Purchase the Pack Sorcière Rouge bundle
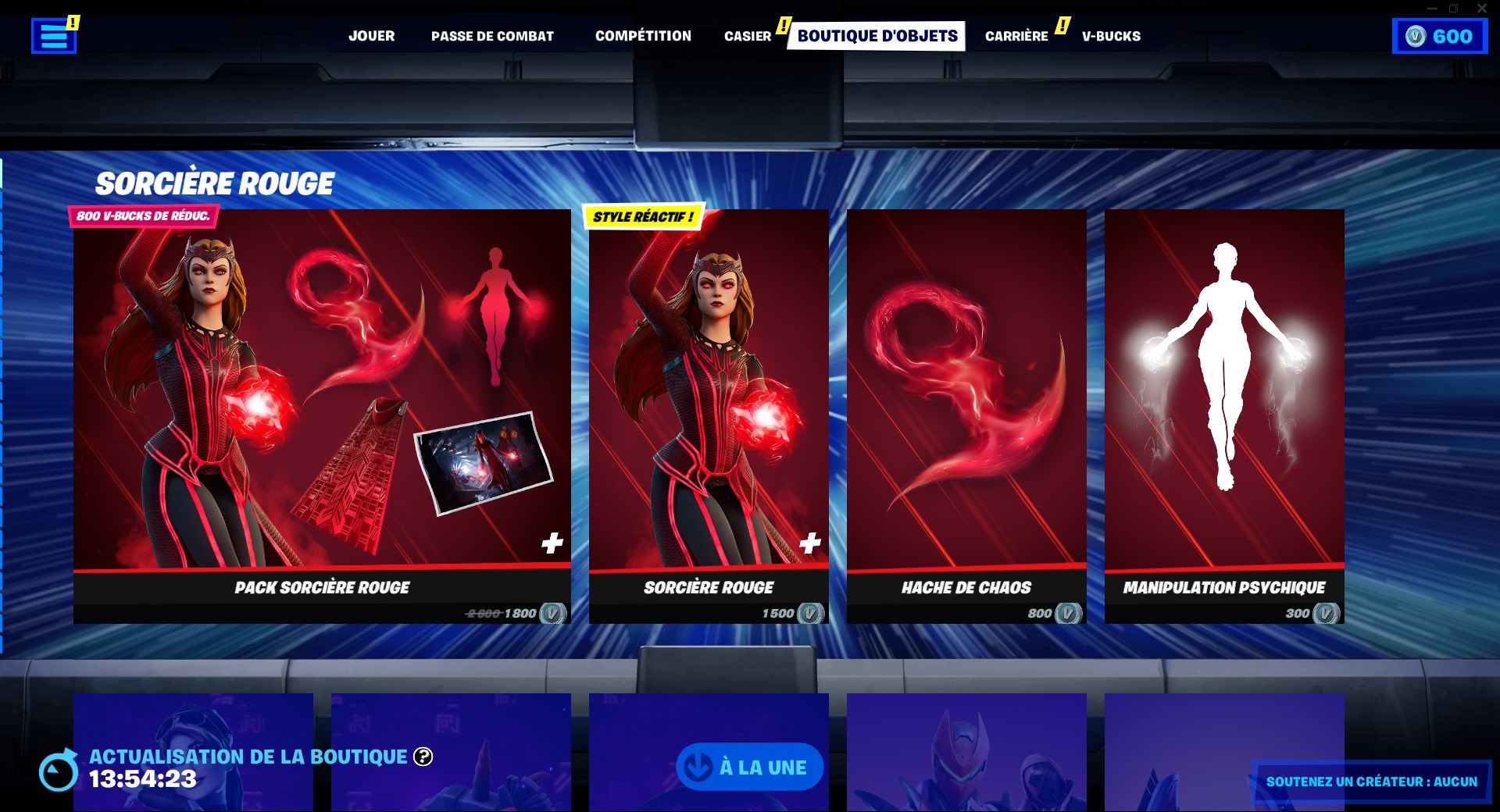Screen dimensions: 1500x812 320,422
